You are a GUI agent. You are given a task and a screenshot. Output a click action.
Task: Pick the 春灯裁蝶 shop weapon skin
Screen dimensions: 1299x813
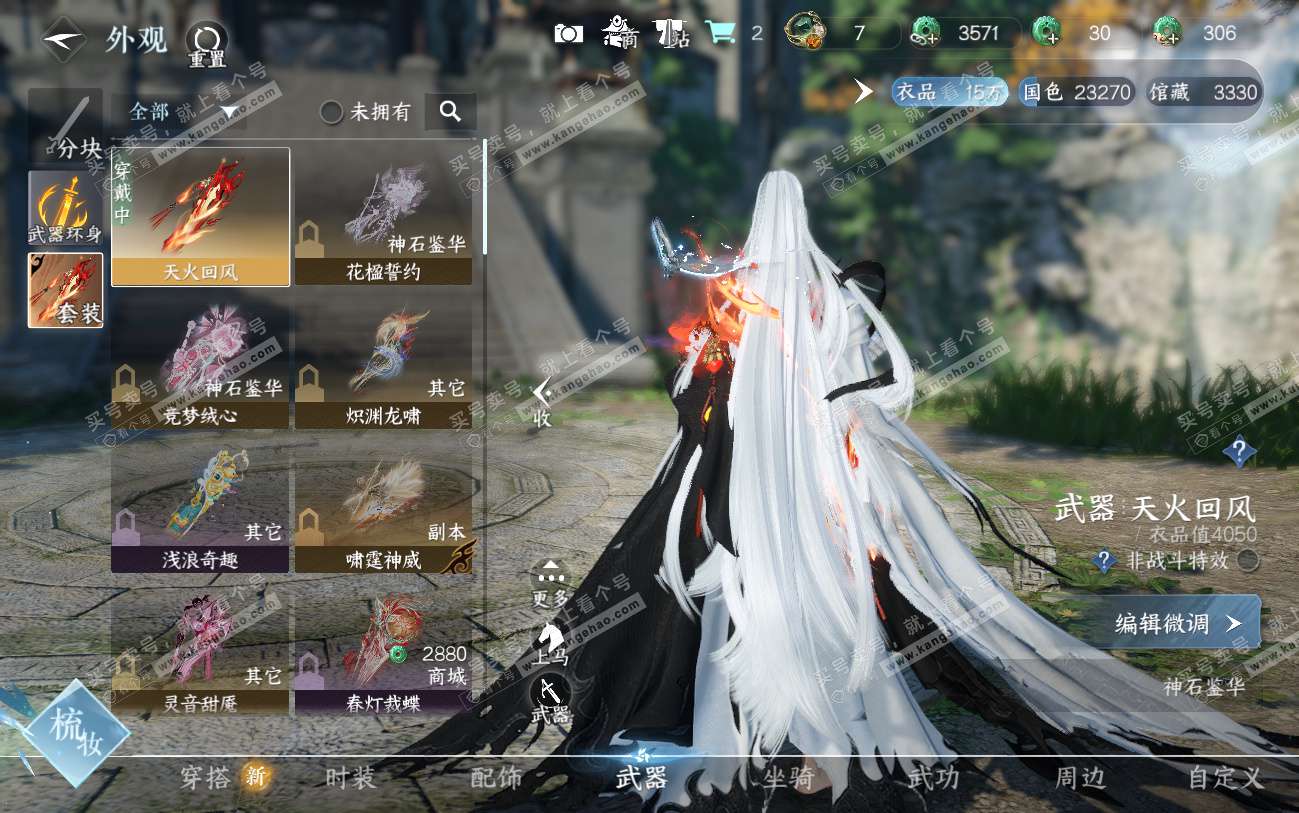coord(384,649)
